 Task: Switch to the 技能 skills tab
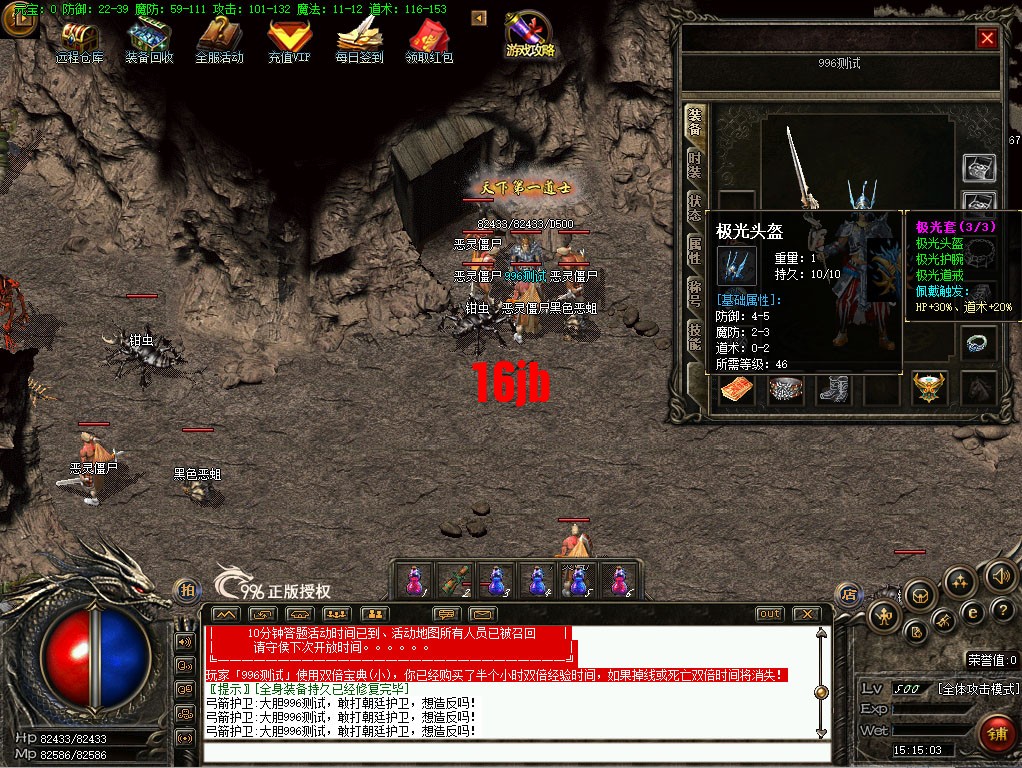point(694,337)
